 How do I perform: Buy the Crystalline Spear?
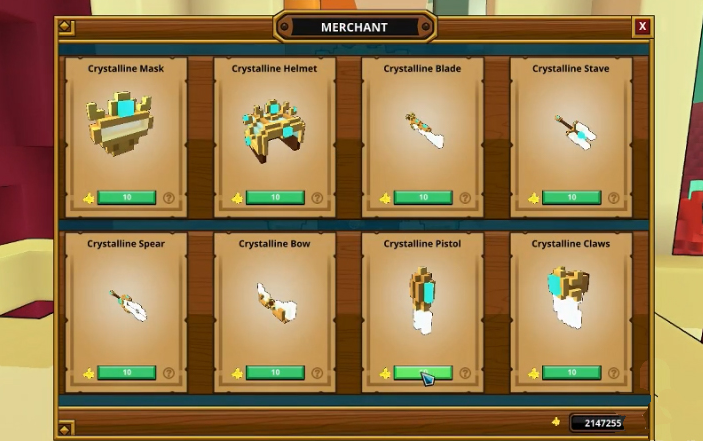tap(127, 373)
